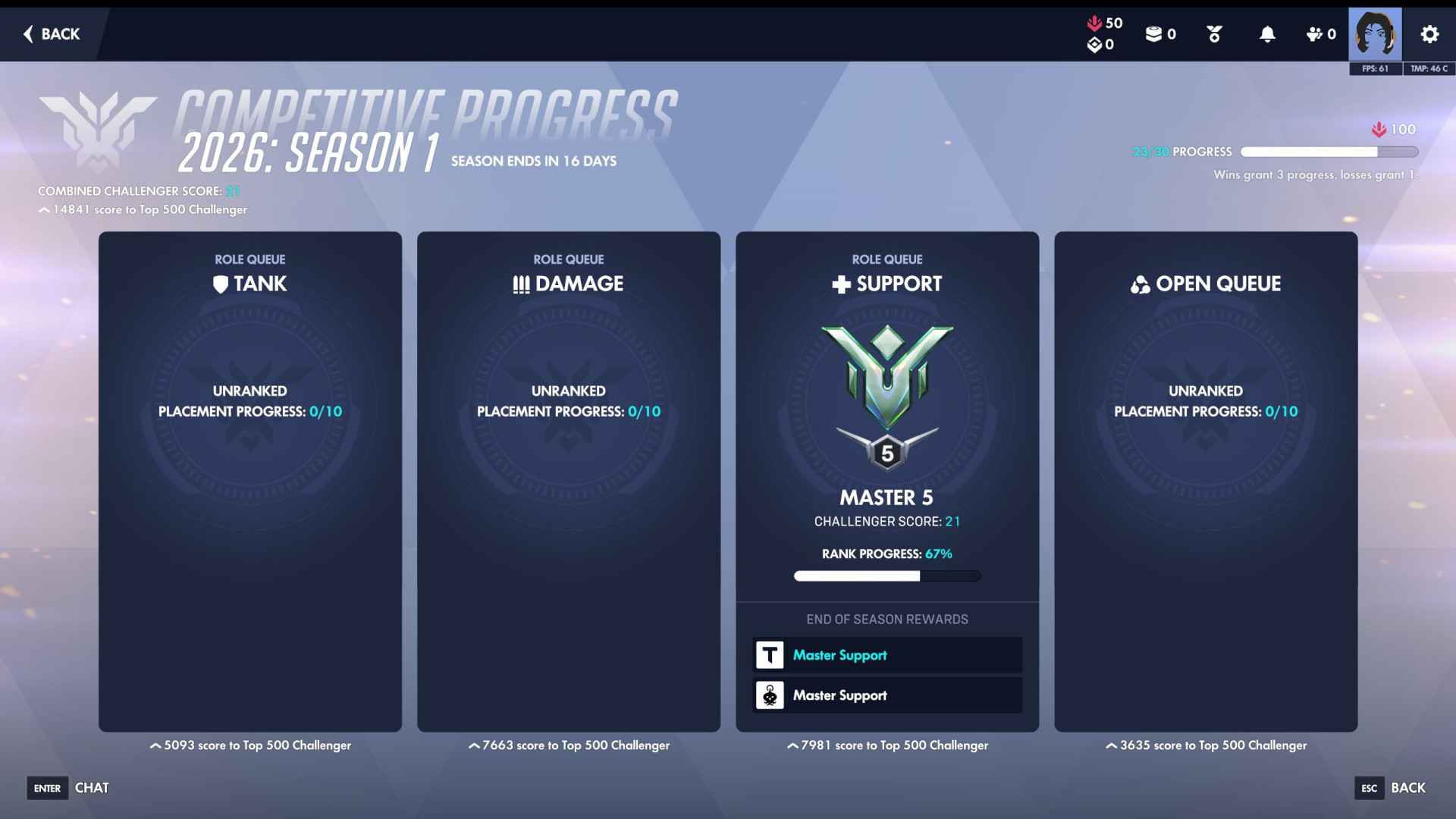This screenshot has width=1456, height=819.
Task: Open the Settings gear
Action: tap(1429, 34)
